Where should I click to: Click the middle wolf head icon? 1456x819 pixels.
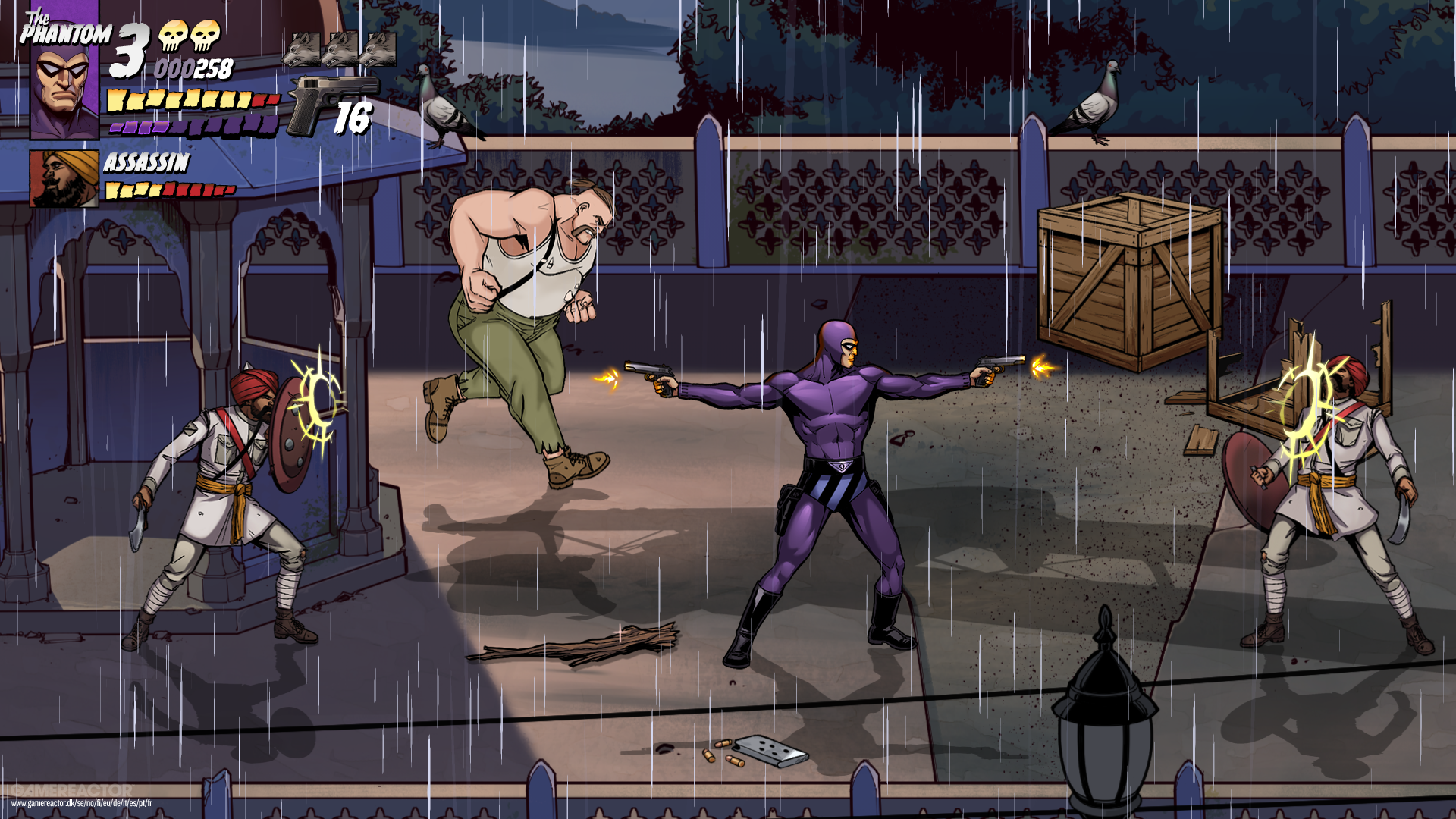click(x=341, y=49)
